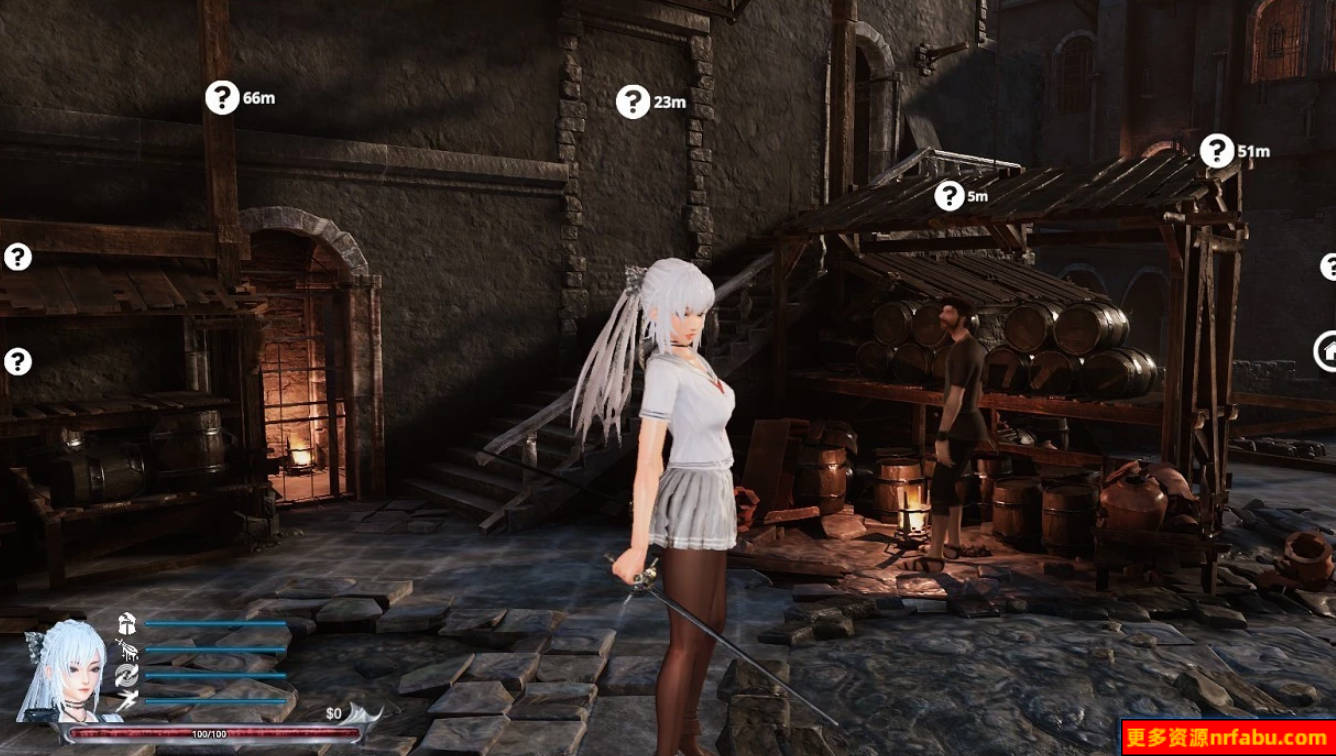This screenshot has height=756, width=1336.
Task: Click the upper question mark on the left edge
Action: point(15,257)
